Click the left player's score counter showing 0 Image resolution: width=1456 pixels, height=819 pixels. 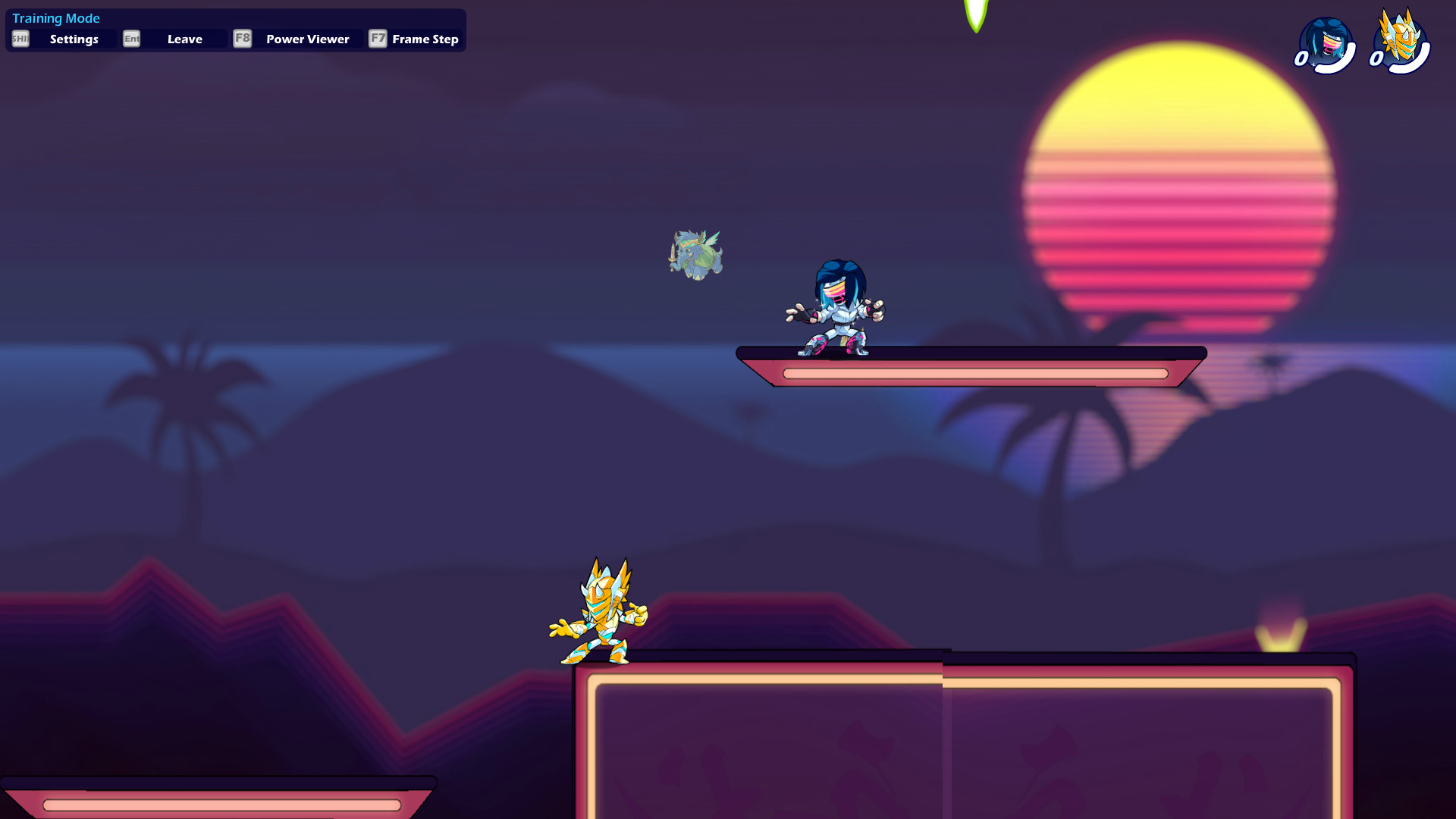pyautogui.click(x=1301, y=57)
